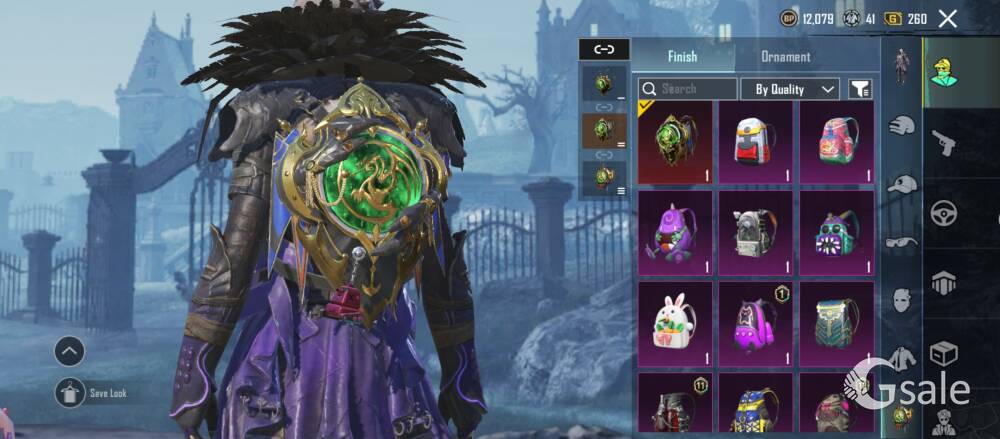Toggle the link button above backpack levels
The image size is (1000, 439).
click(x=604, y=48)
